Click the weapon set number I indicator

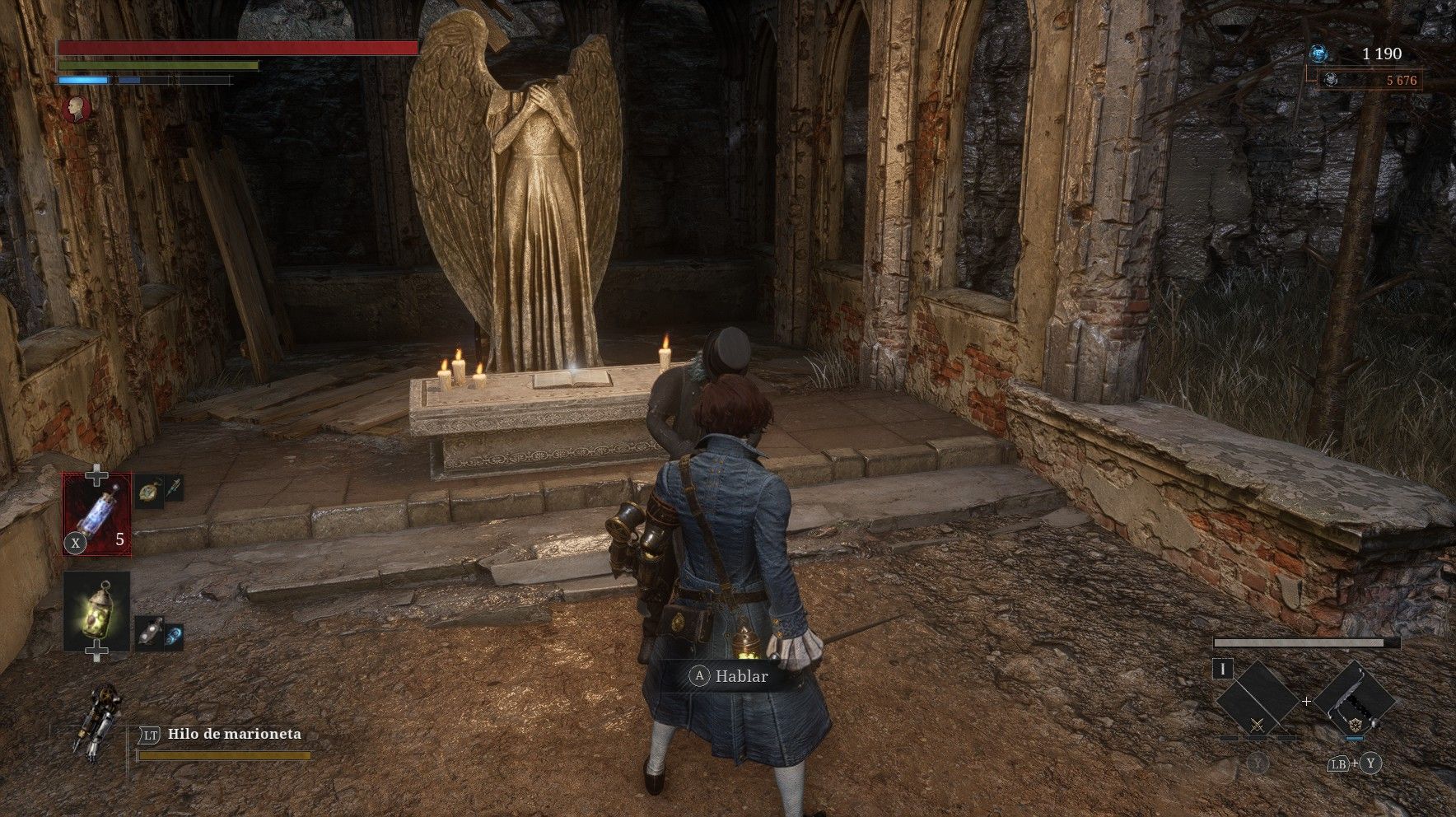pyautogui.click(x=1223, y=670)
